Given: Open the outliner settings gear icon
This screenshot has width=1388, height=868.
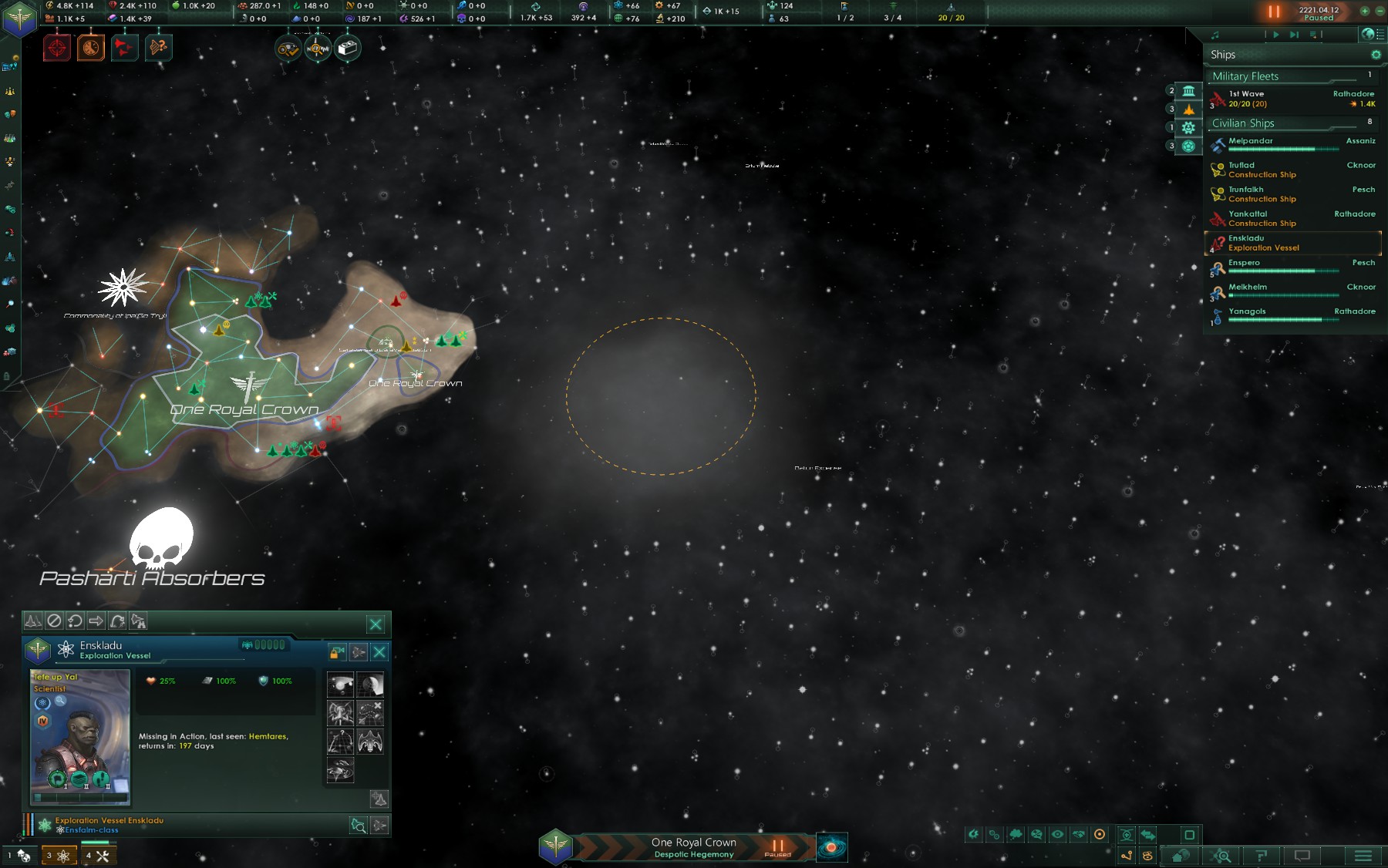Looking at the screenshot, I should [x=1376, y=55].
